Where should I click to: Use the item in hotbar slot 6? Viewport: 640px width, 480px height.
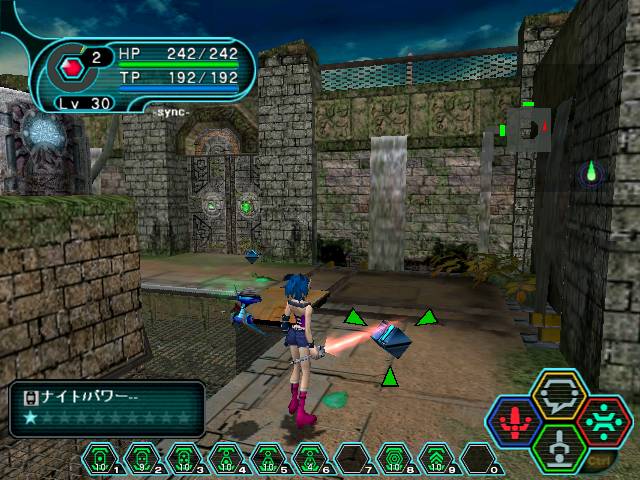pyautogui.click(x=310, y=459)
